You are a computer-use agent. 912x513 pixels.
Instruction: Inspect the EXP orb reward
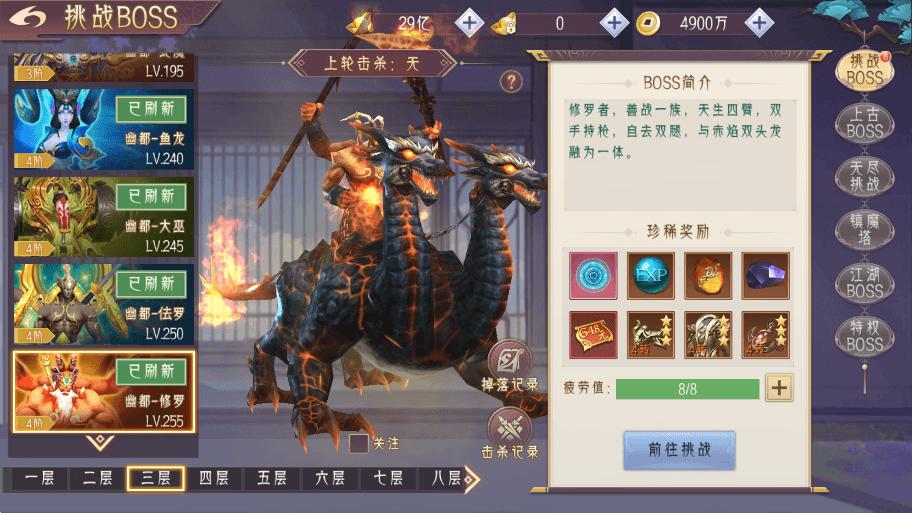651,275
